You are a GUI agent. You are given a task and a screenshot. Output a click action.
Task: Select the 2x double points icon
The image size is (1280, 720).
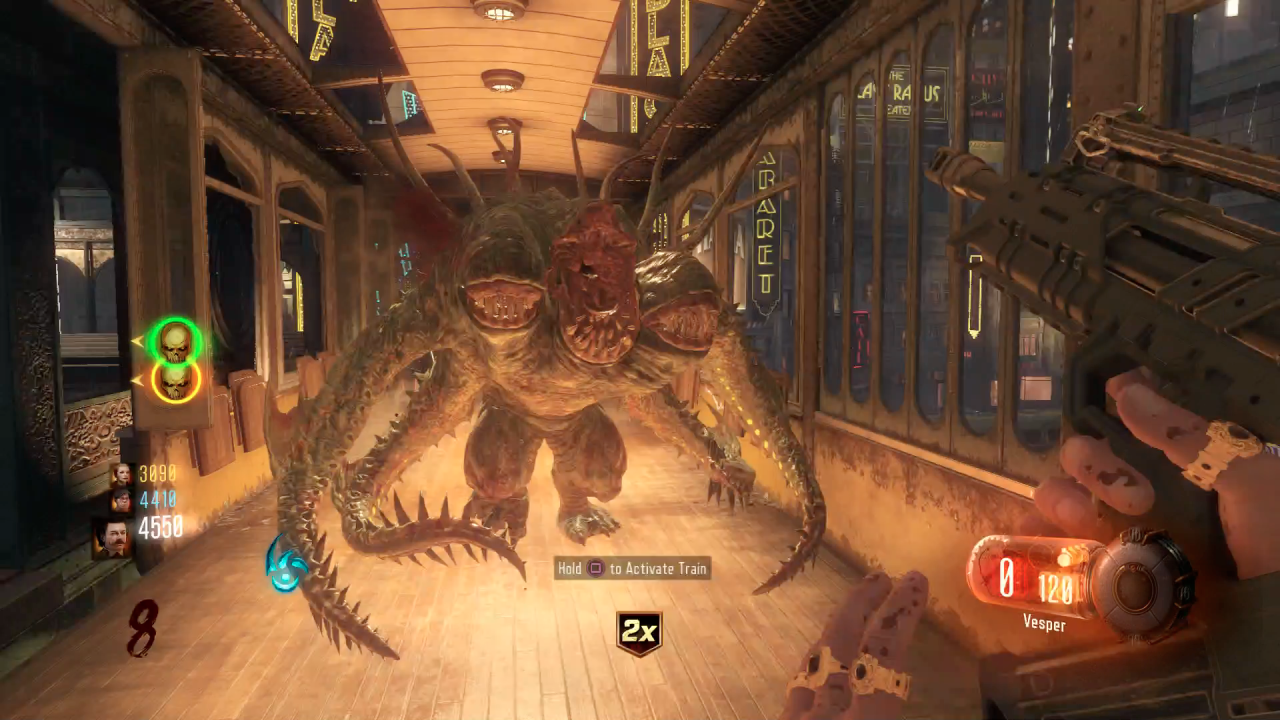point(639,633)
